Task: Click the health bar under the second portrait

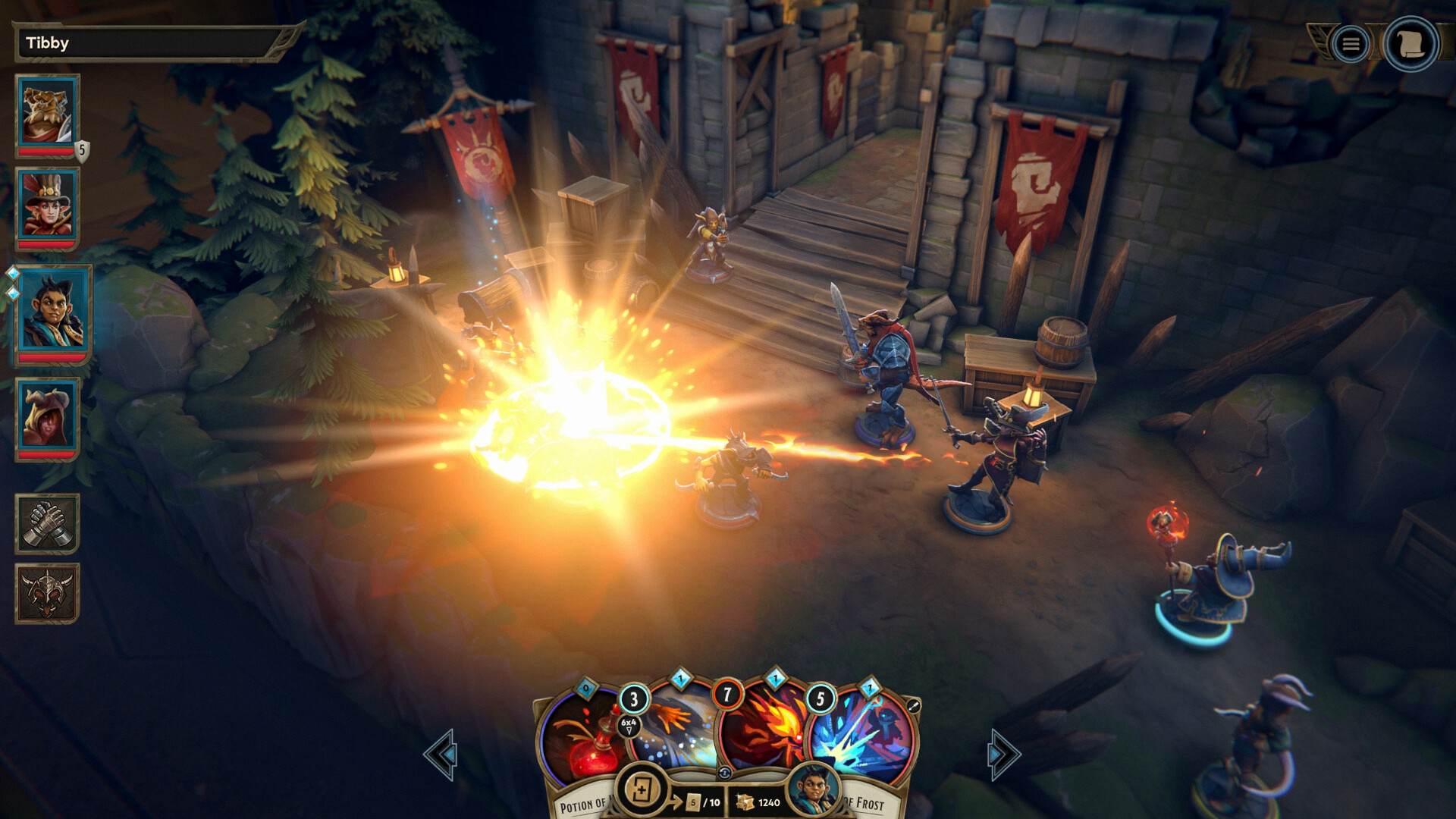Action: coord(46,246)
